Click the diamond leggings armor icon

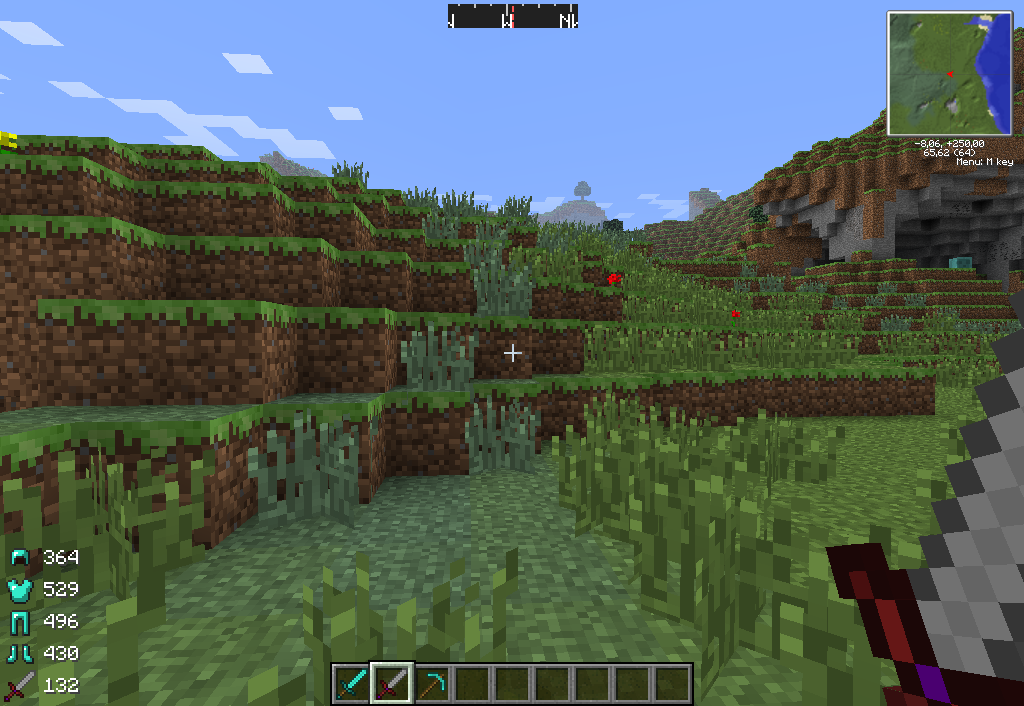pos(22,621)
